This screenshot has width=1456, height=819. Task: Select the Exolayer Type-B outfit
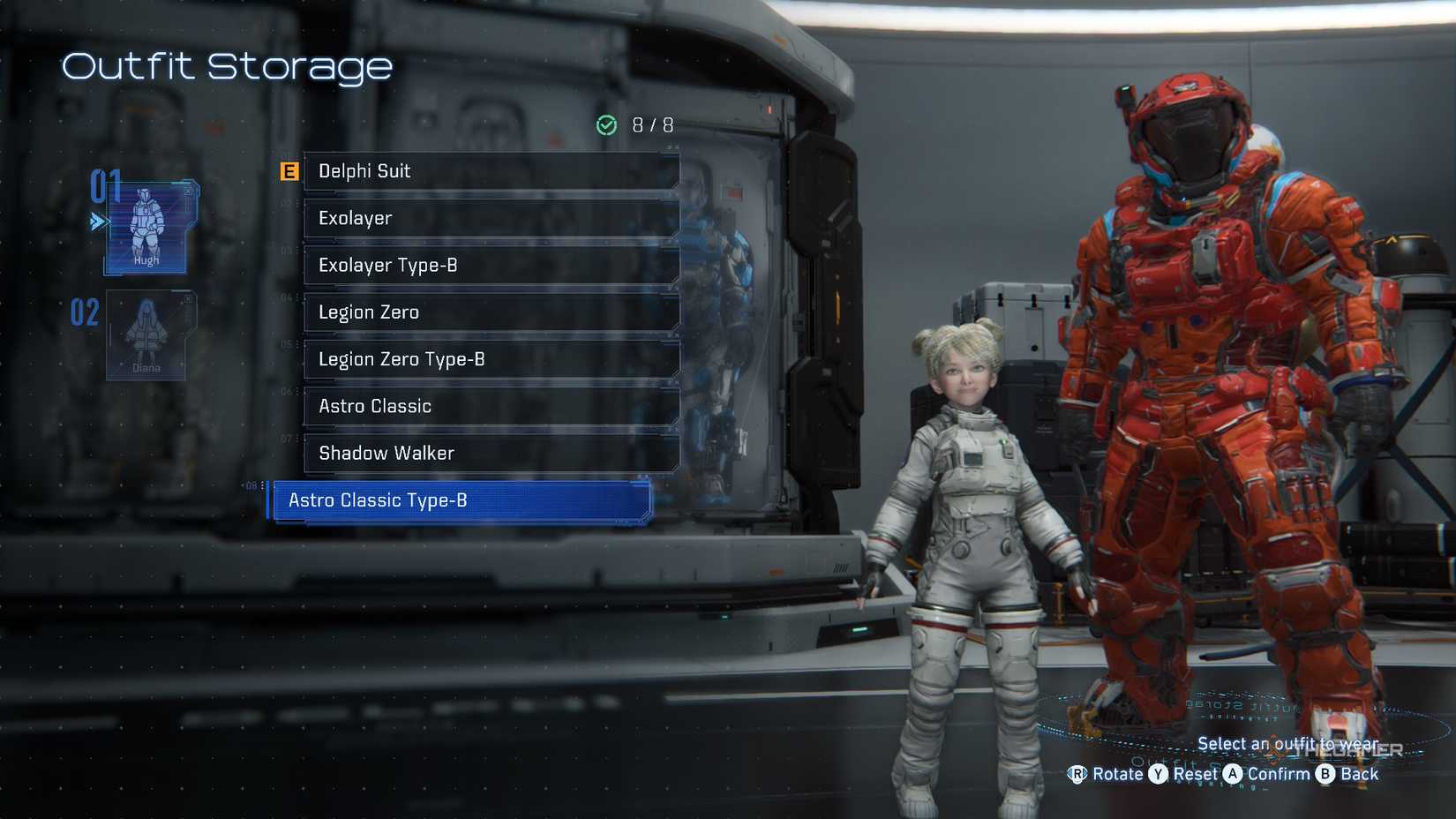click(491, 265)
